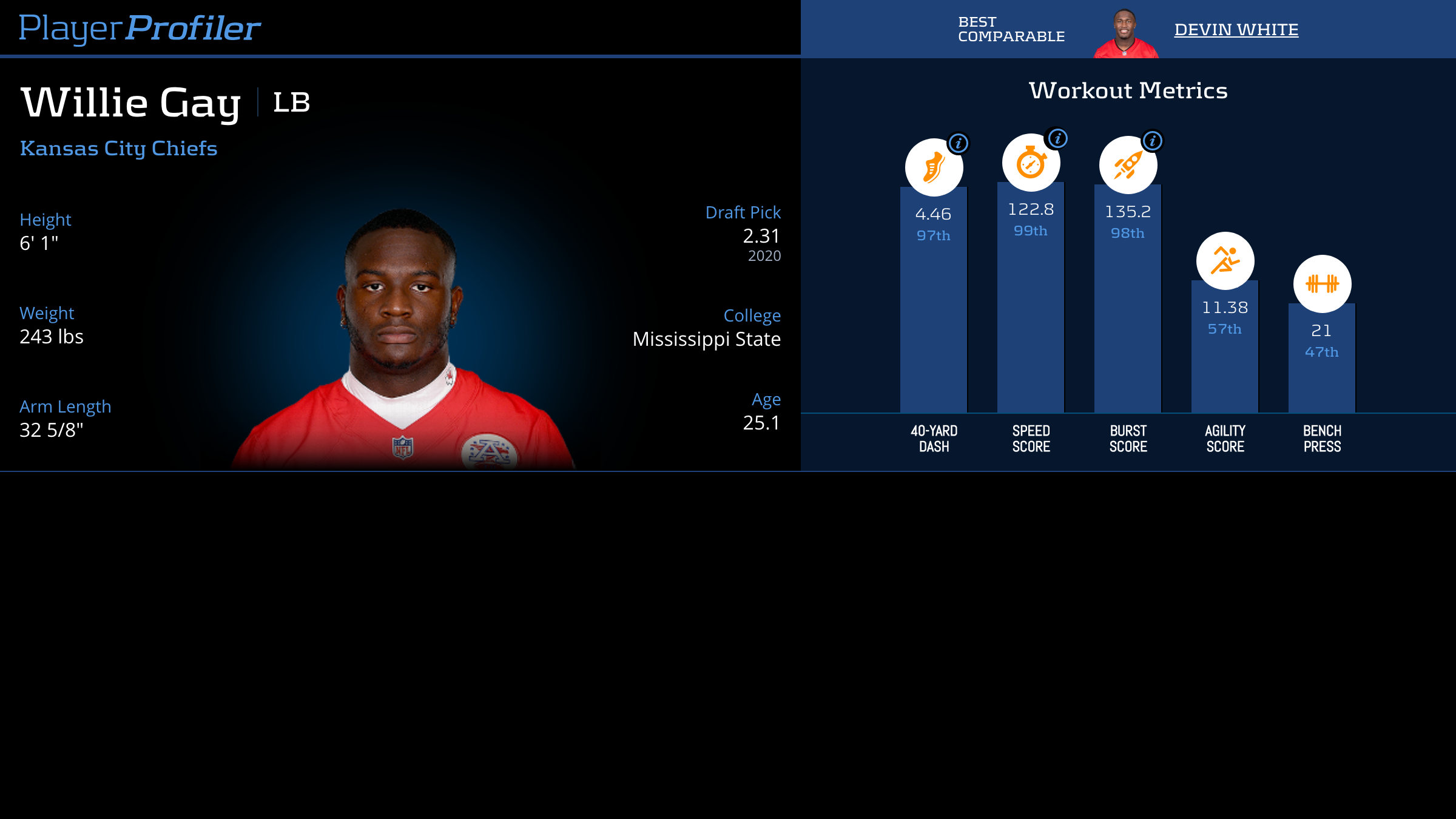Show info for the Speed Score metric

[x=1057, y=138]
